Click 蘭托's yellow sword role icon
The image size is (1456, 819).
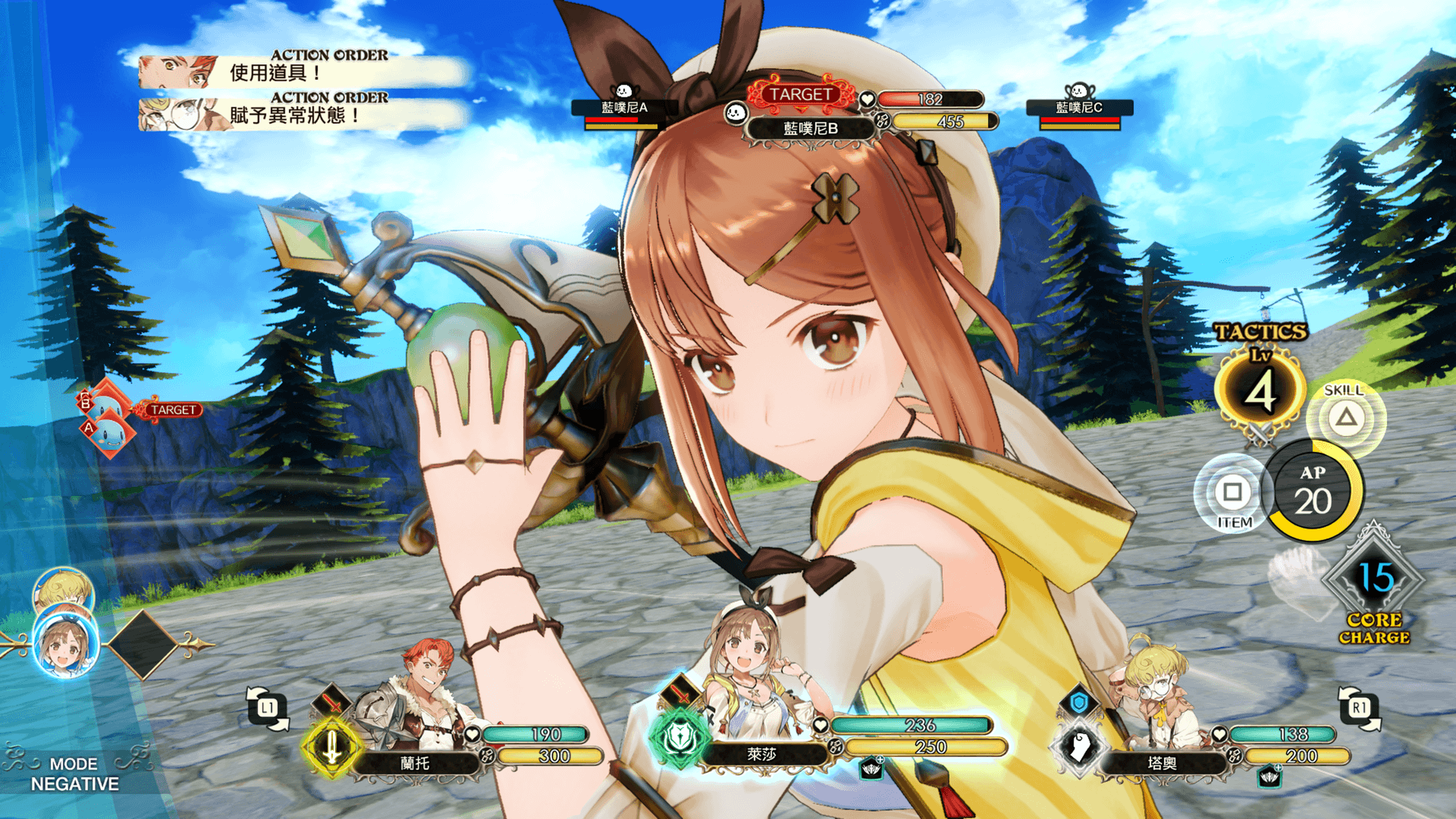click(x=331, y=747)
